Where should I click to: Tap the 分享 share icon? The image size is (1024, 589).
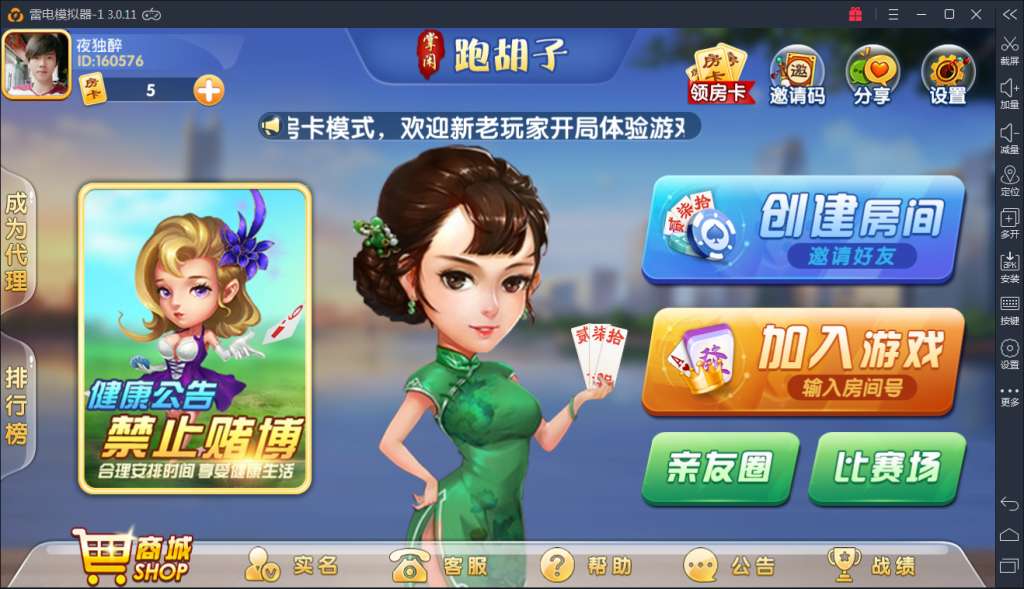coord(872,75)
